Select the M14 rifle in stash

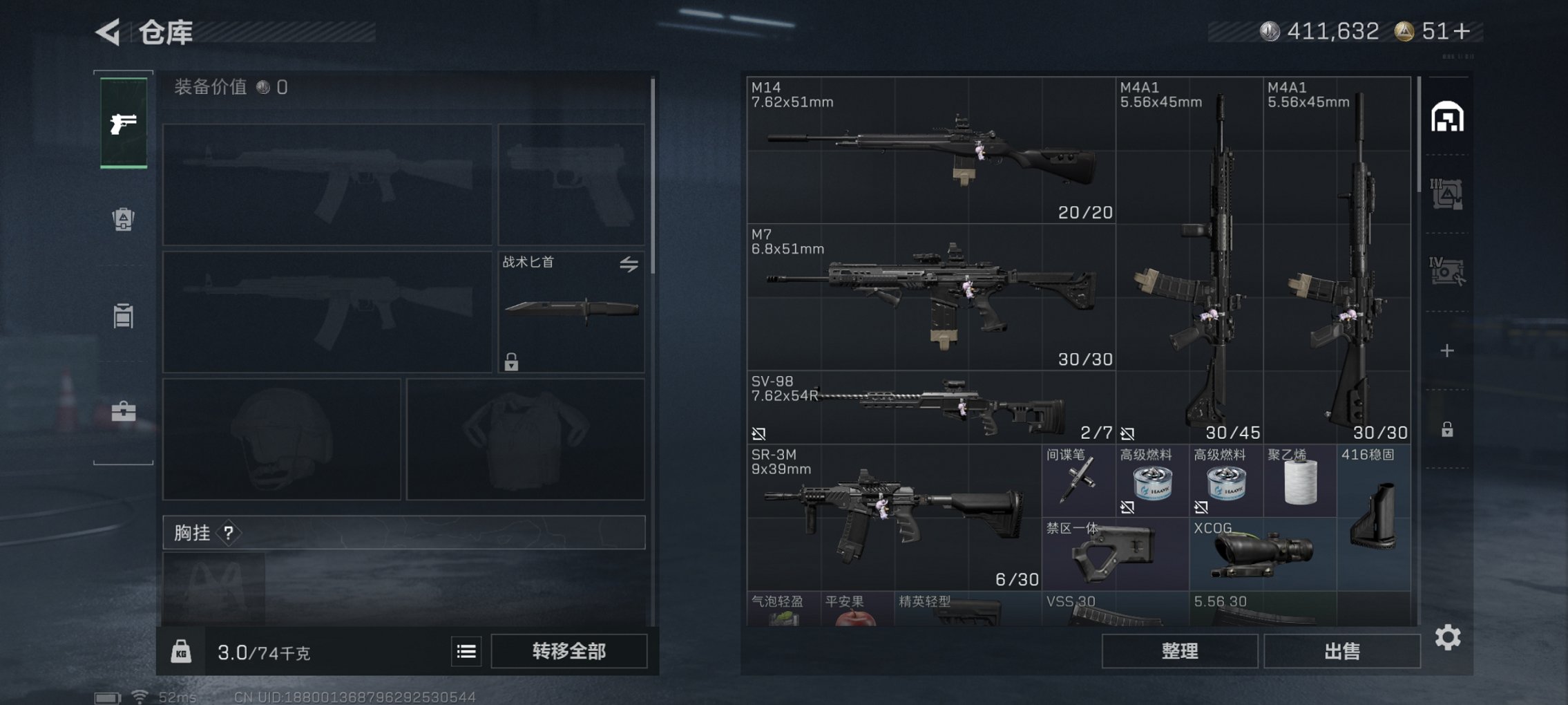click(930, 151)
